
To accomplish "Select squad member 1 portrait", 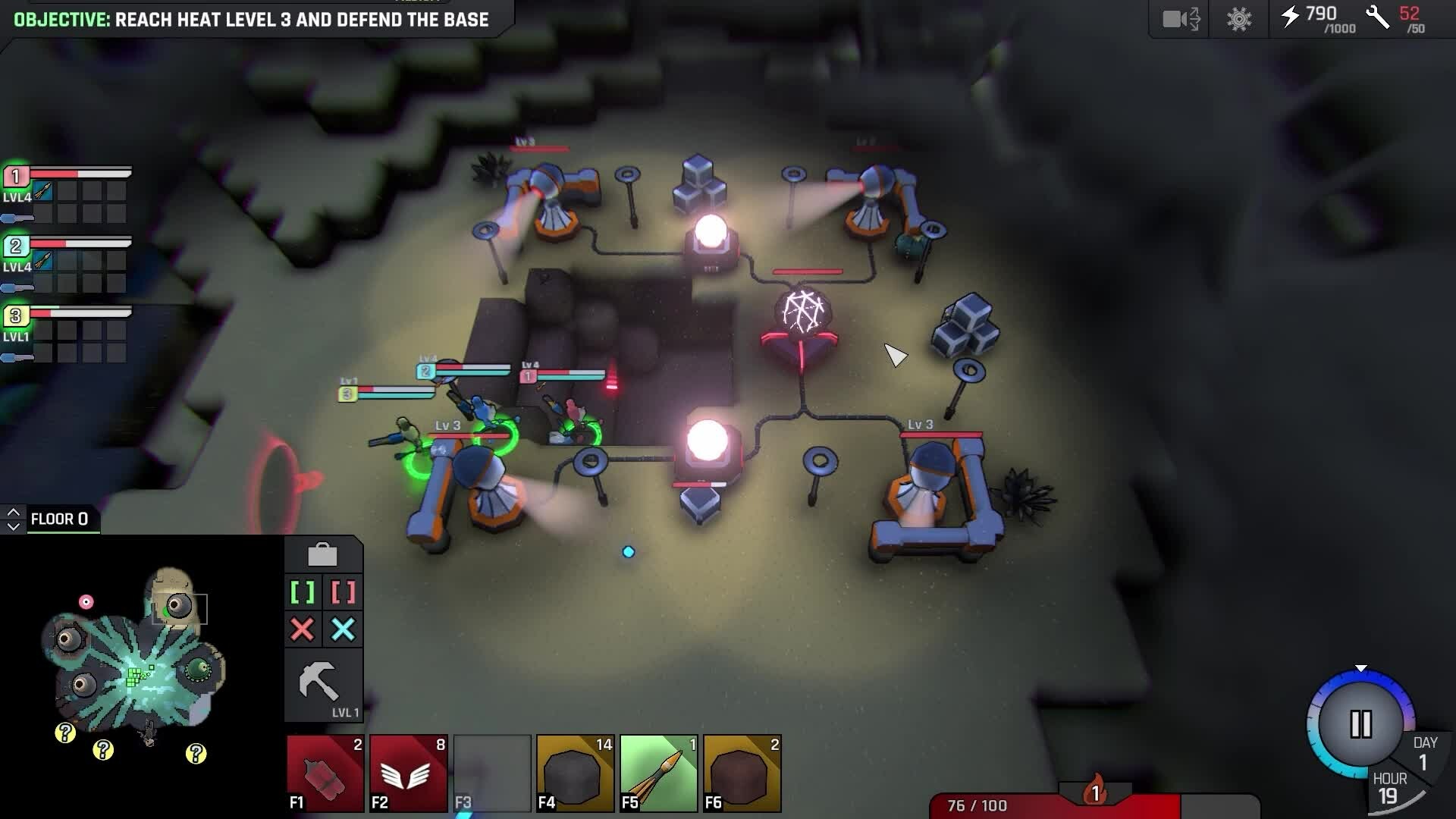I will pyautogui.click(x=16, y=177).
